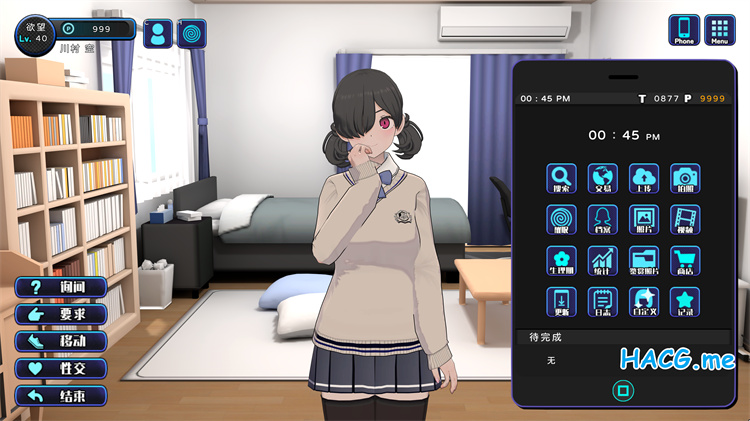Choose the 要求 pointing-hand action
Screen dimensions: 750x421
pos(60,314)
